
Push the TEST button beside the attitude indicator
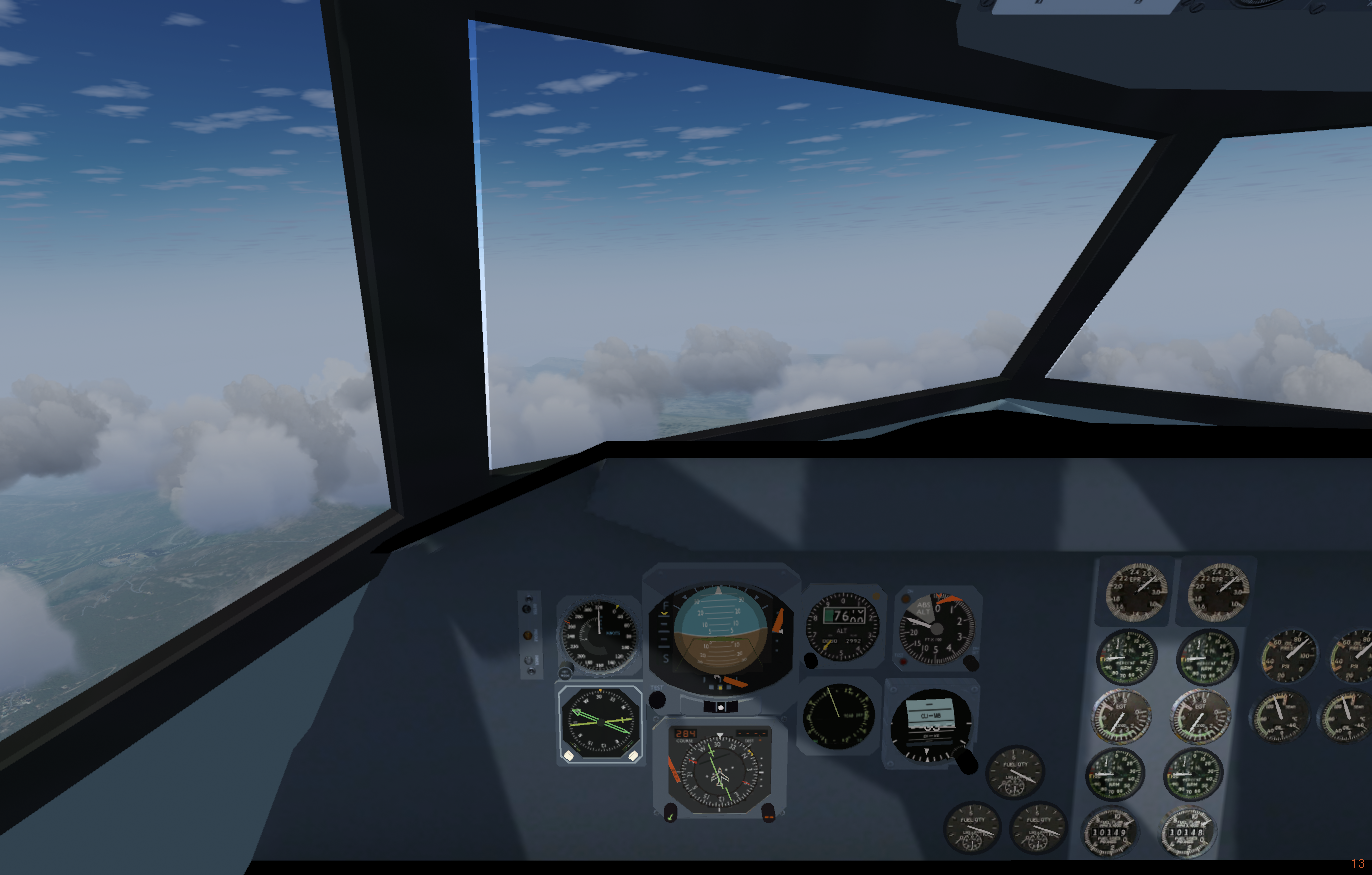pyautogui.click(x=657, y=700)
